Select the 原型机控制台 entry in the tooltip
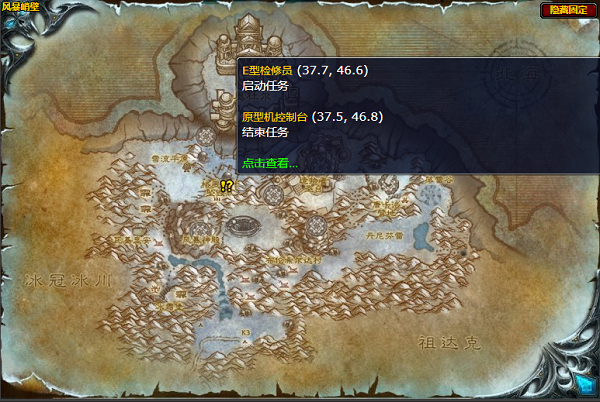 click(275, 116)
